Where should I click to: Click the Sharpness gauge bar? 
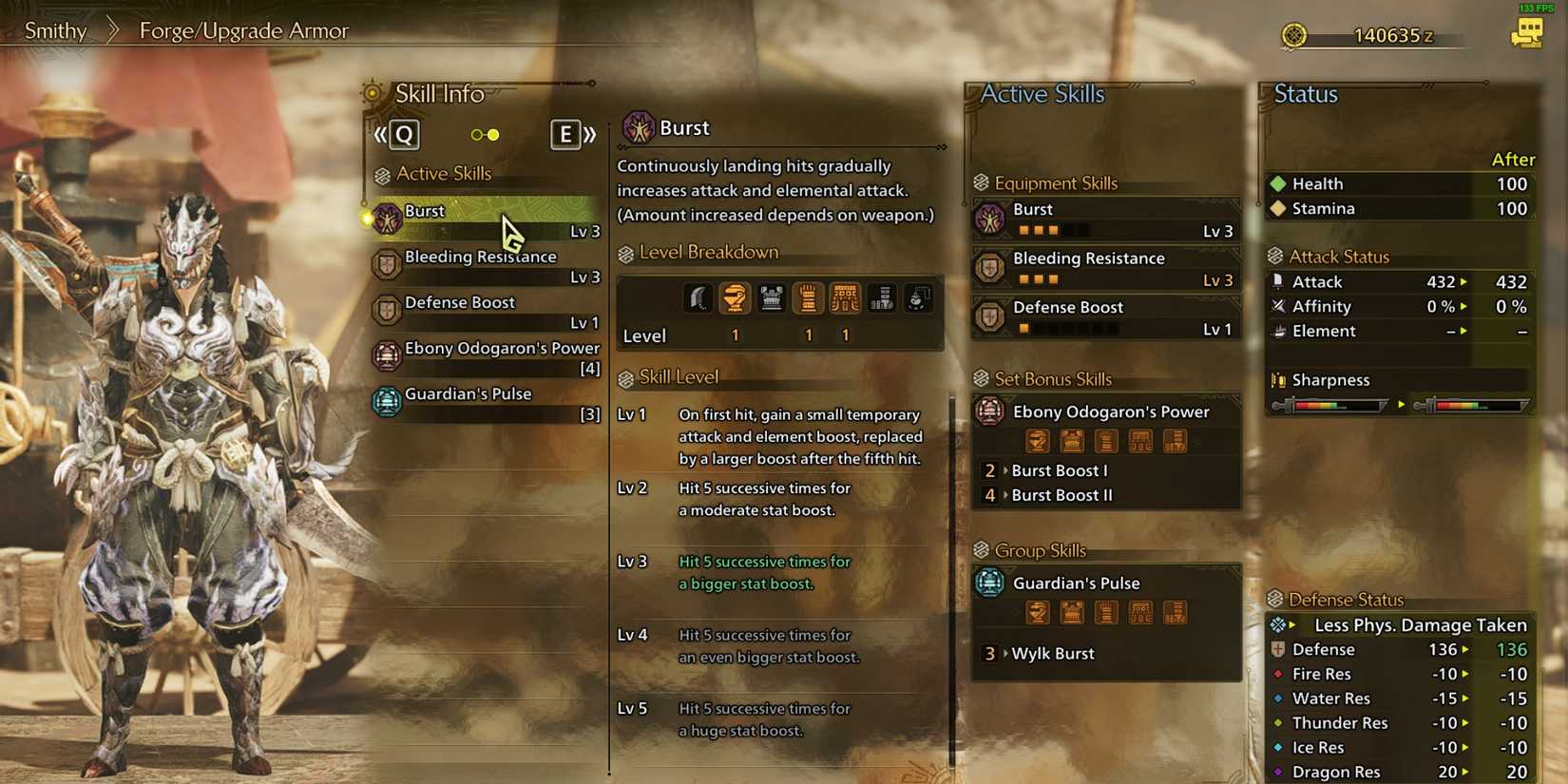click(1330, 405)
